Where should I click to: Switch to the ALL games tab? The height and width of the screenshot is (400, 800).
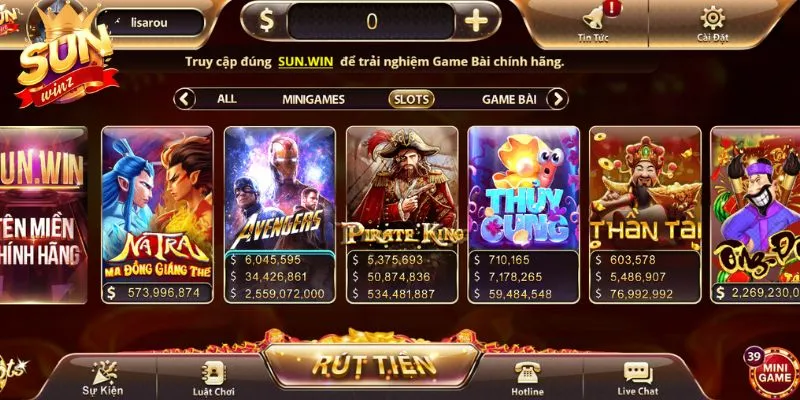[227, 99]
